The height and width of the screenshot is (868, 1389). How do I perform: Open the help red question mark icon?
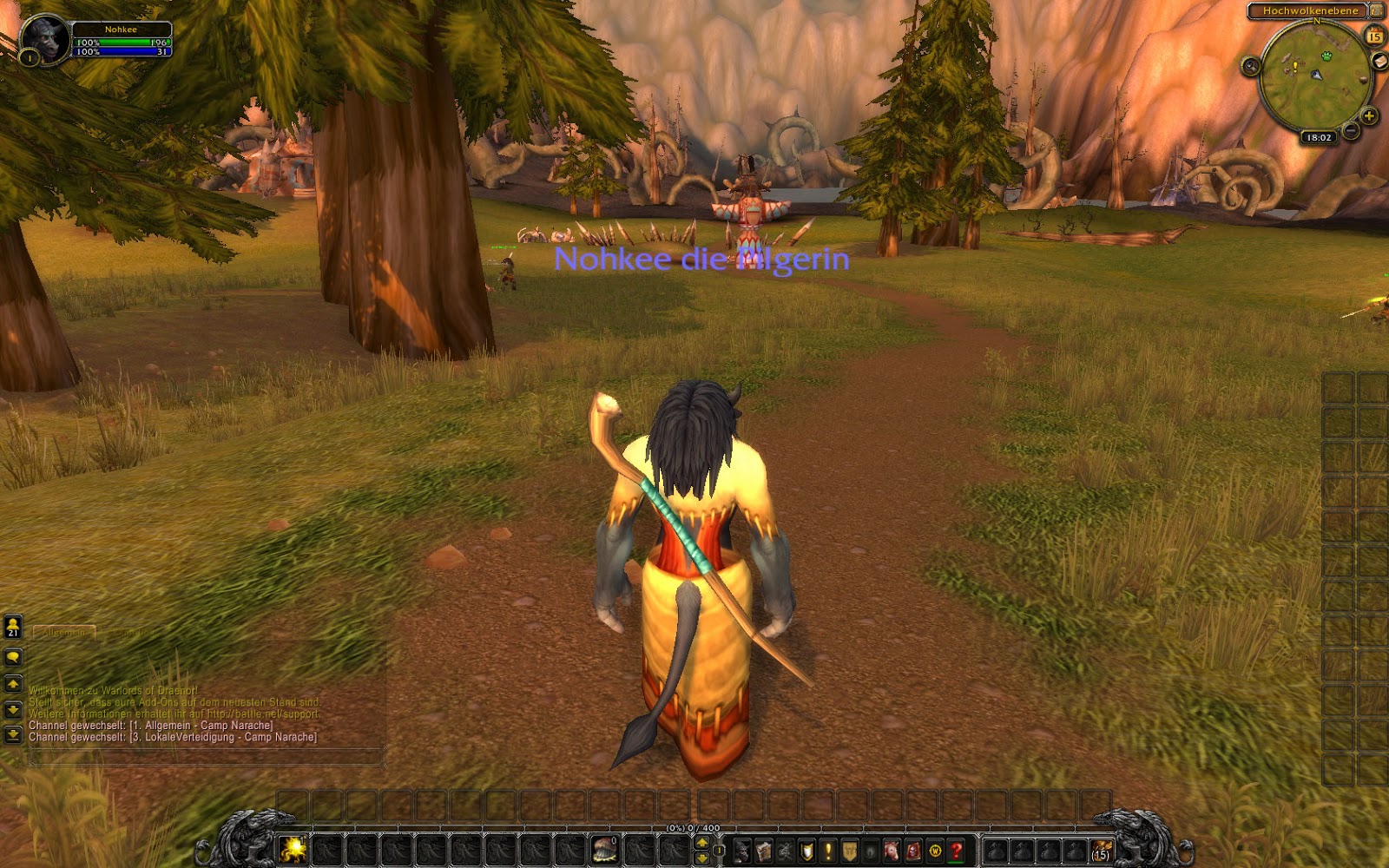[x=956, y=850]
